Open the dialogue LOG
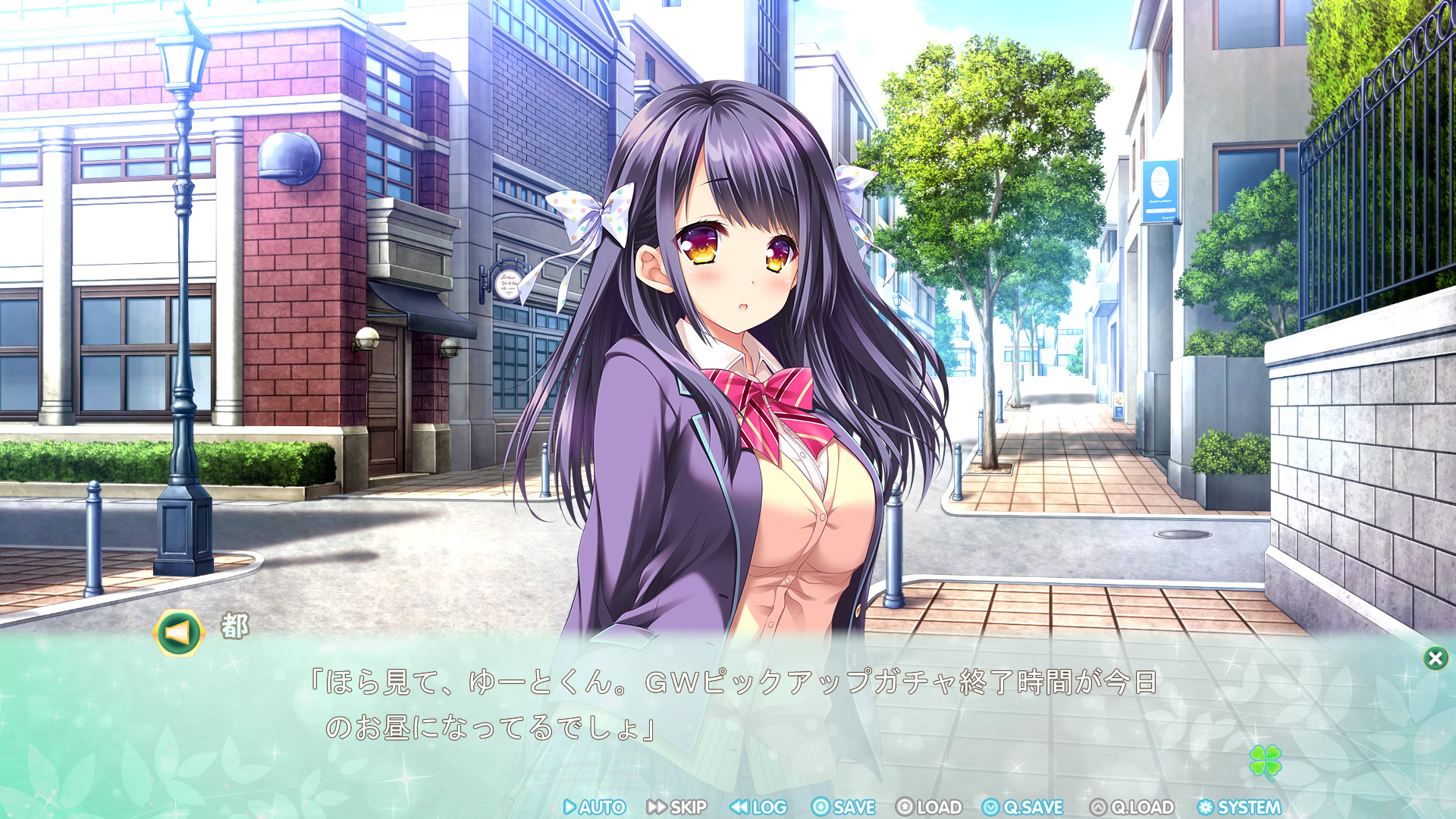This screenshot has width=1456, height=819. (x=759, y=807)
